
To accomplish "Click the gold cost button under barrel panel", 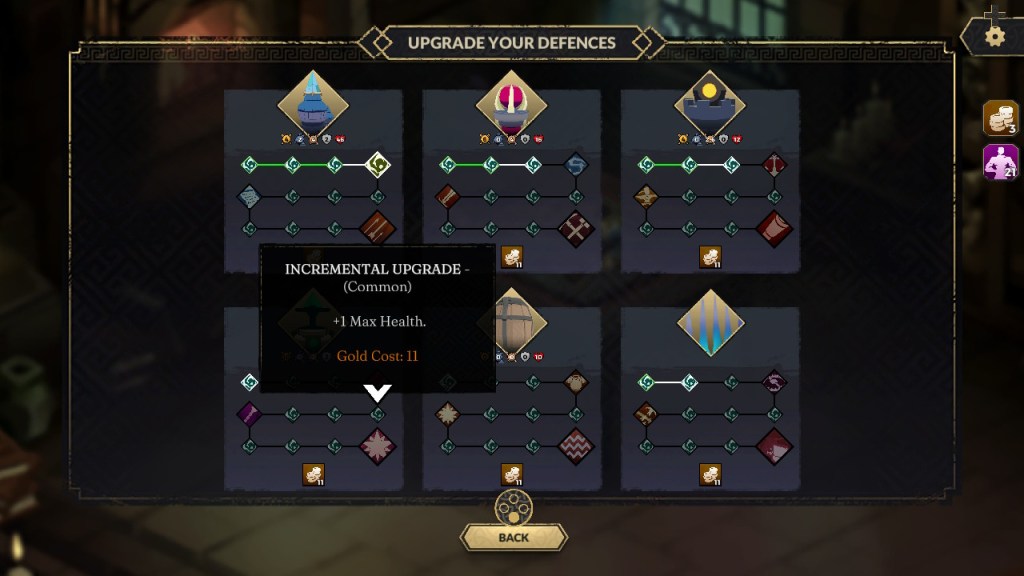I will pos(512,475).
